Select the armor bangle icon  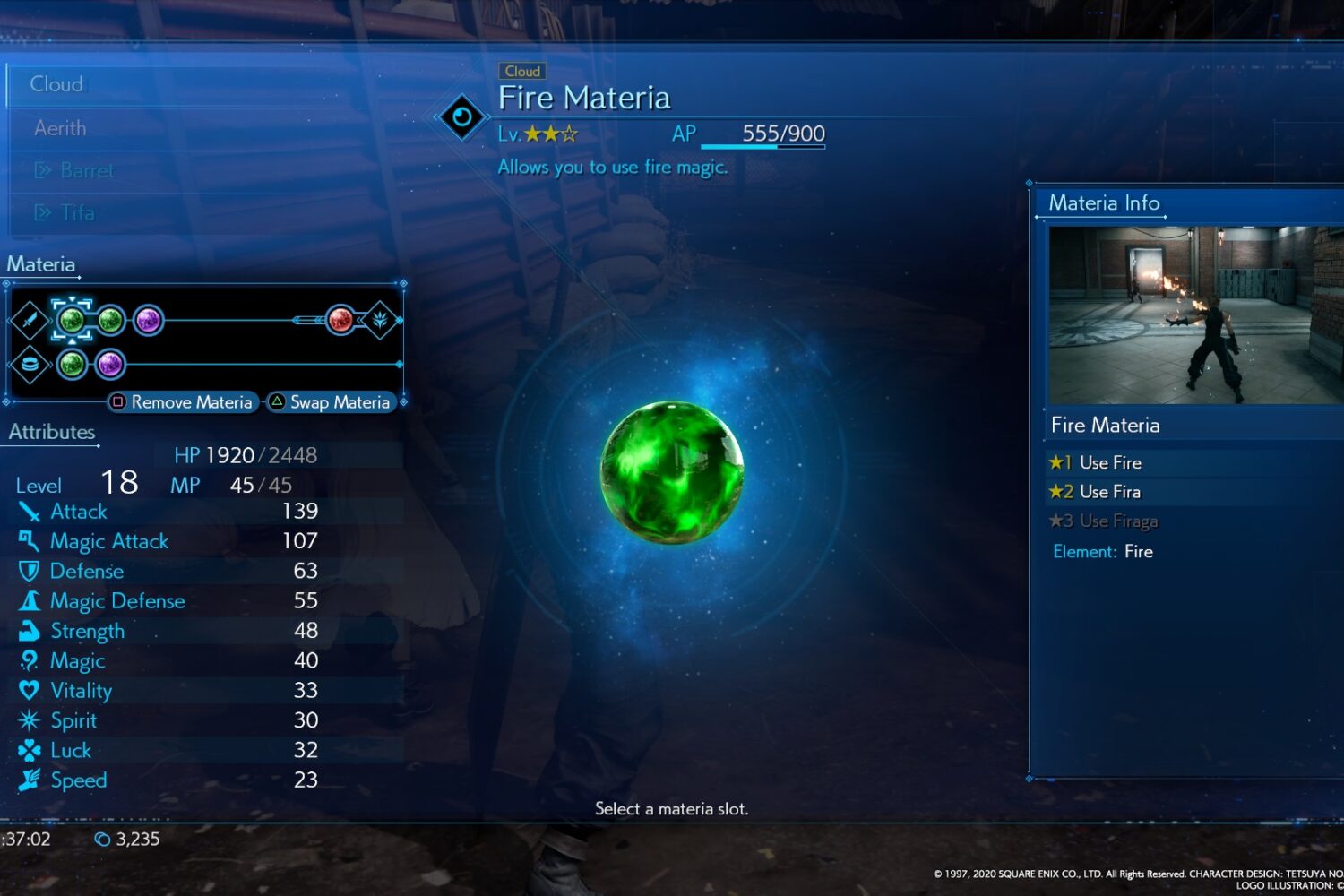click(30, 364)
